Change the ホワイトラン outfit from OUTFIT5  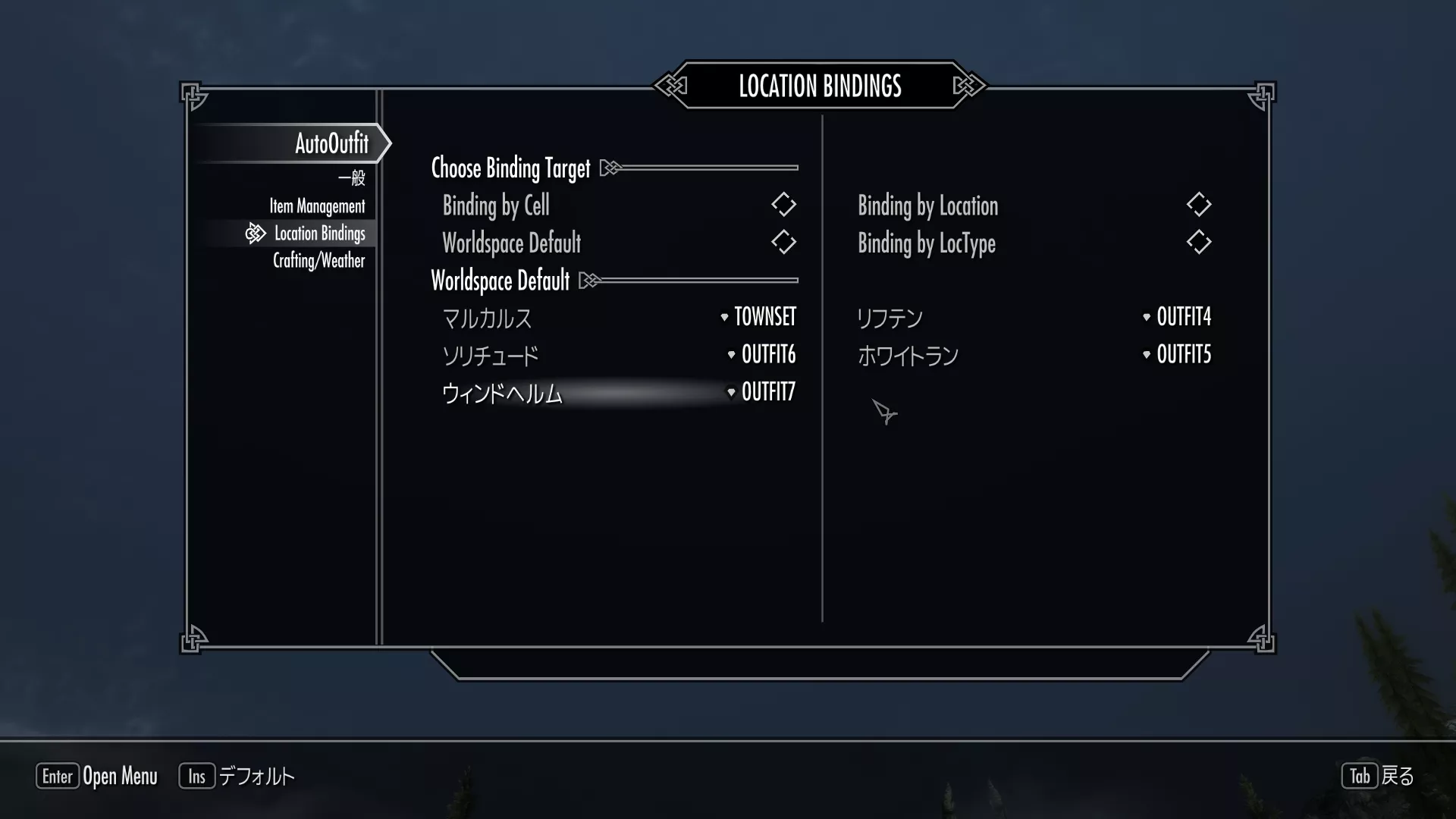click(x=1177, y=354)
